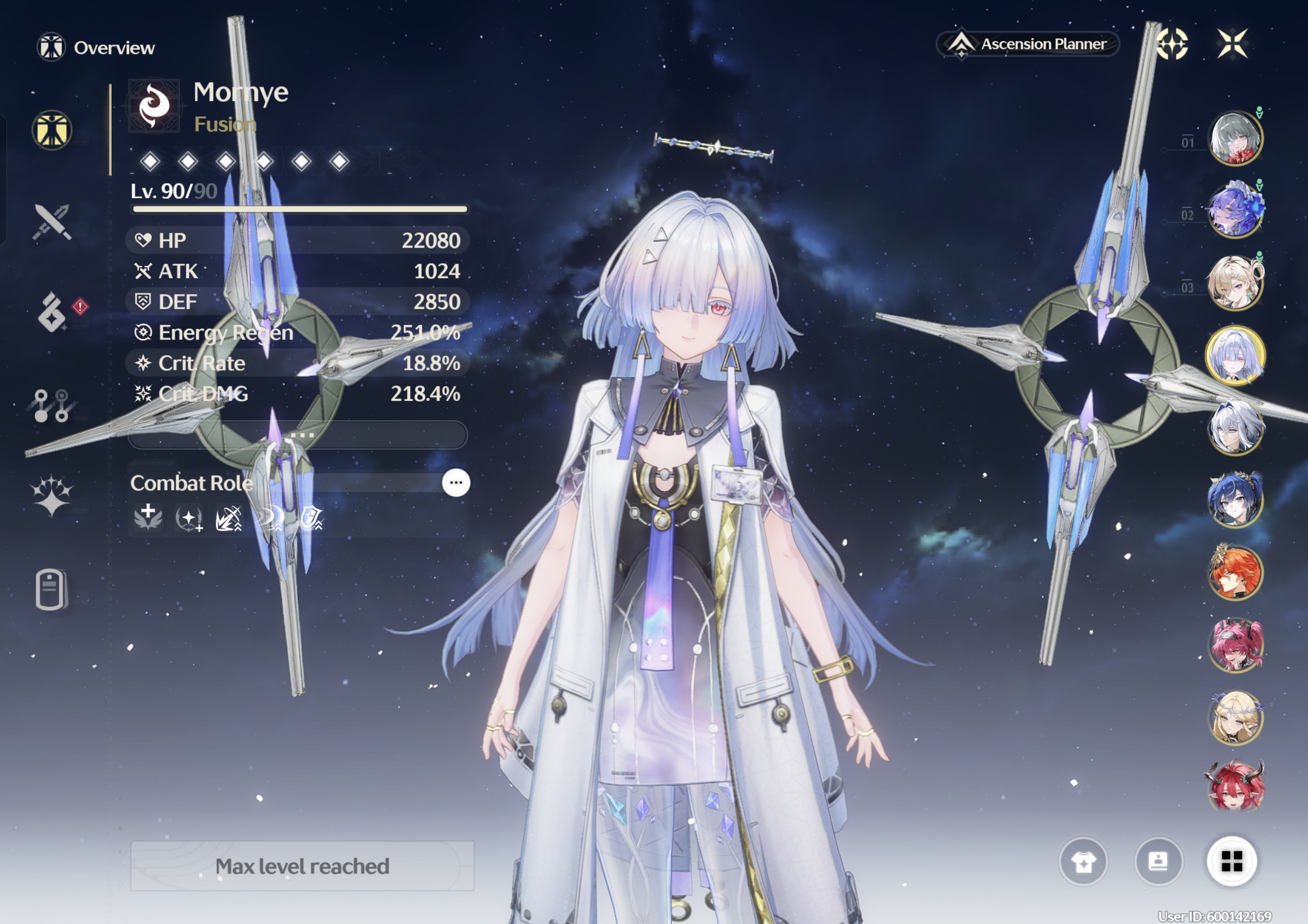This screenshot has width=1308, height=924.
Task: Switch to the weapon tab with crossed swords
Action: click(52, 221)
